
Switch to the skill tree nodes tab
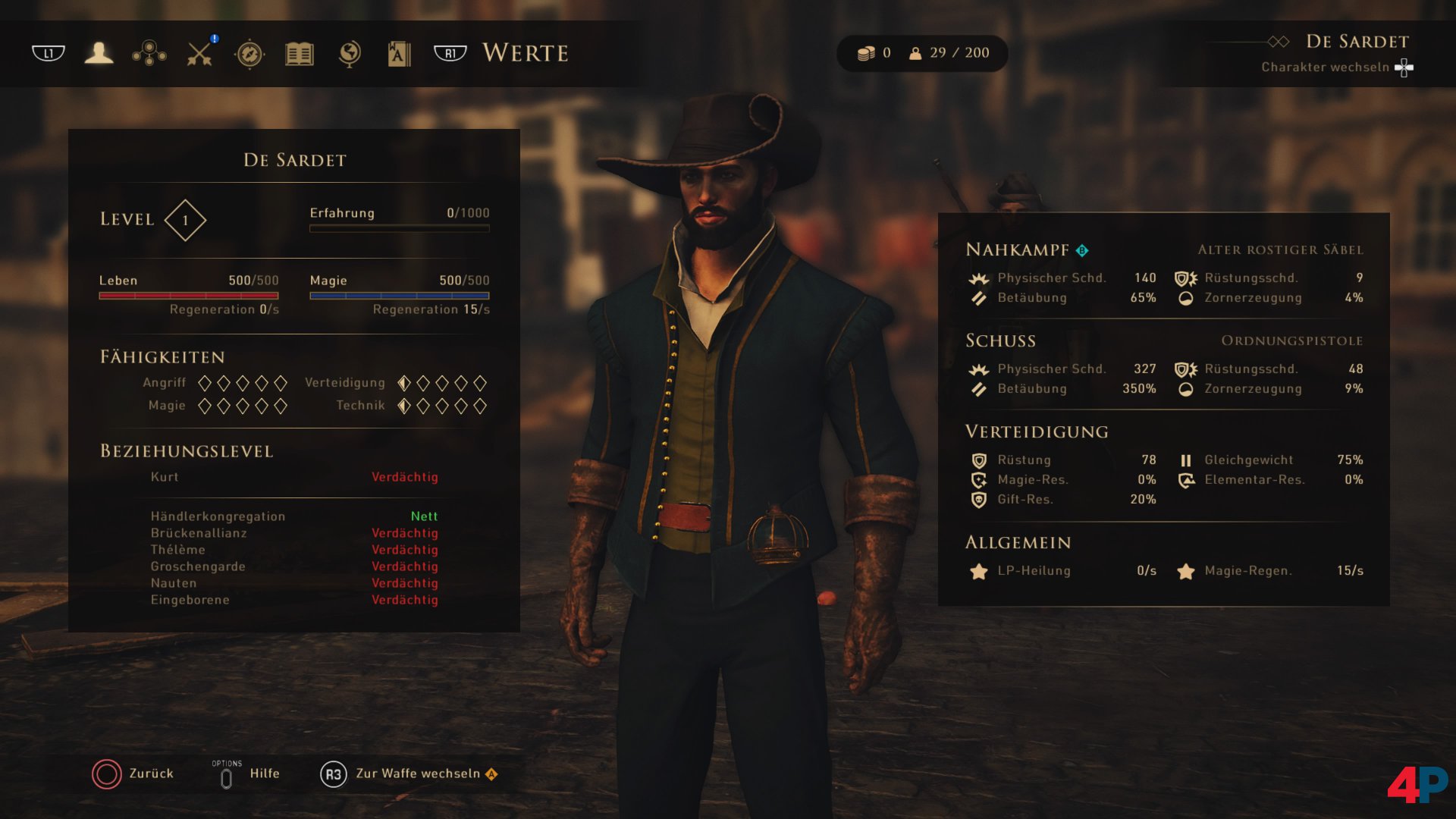pyautogui.click(x=149, y=53)
